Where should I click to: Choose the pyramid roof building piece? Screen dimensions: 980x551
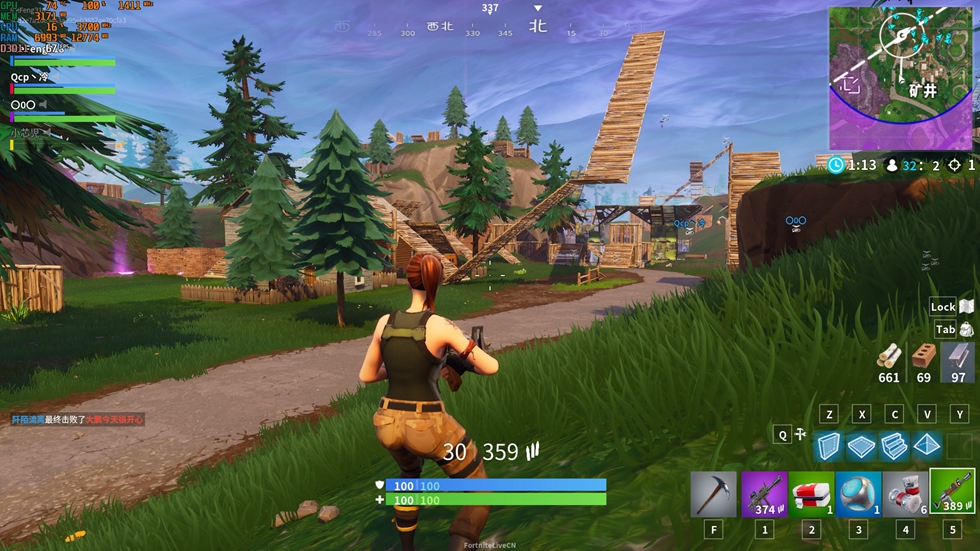click(927, 446)
